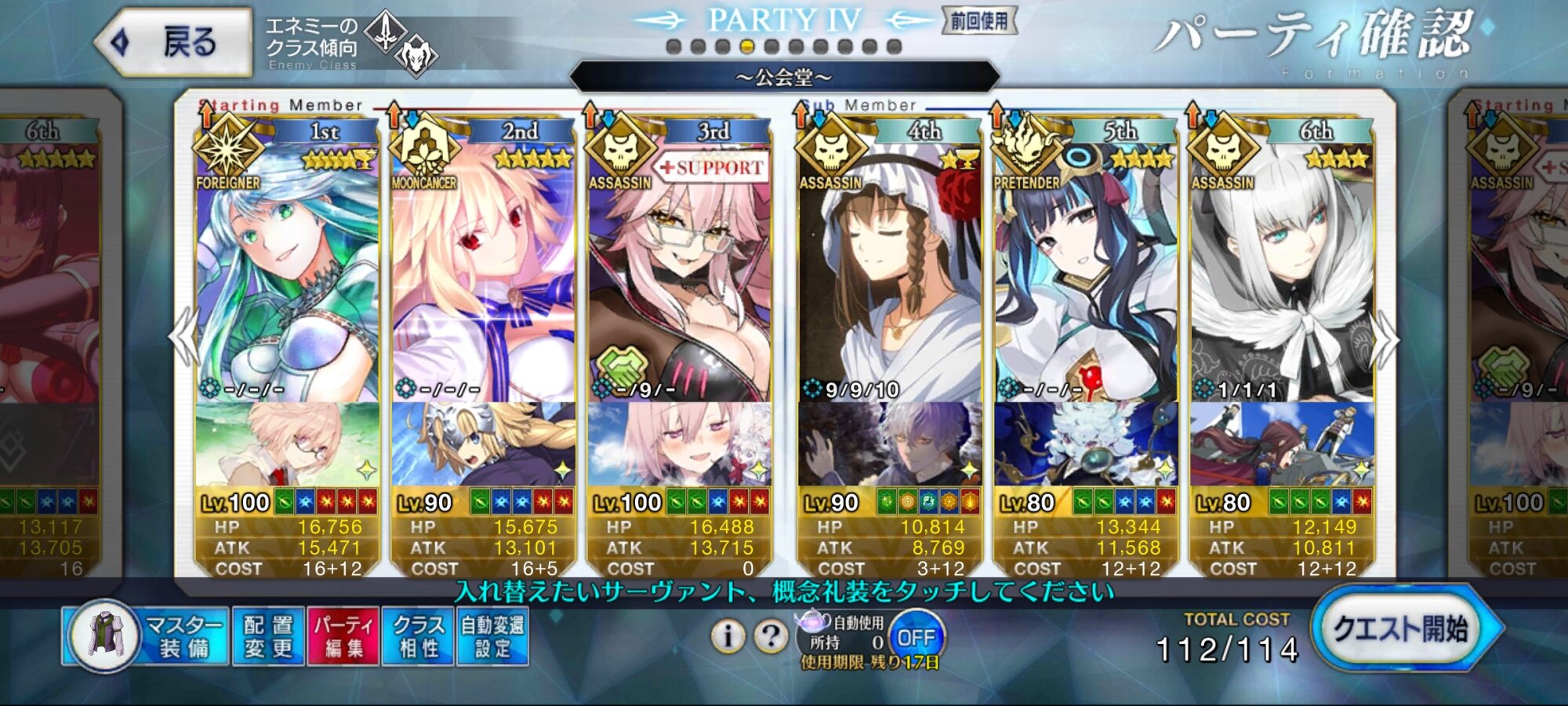Change the 1st slot craft essence
Image resolution: width=1568 pixels, height=706 pixels.
287,444
